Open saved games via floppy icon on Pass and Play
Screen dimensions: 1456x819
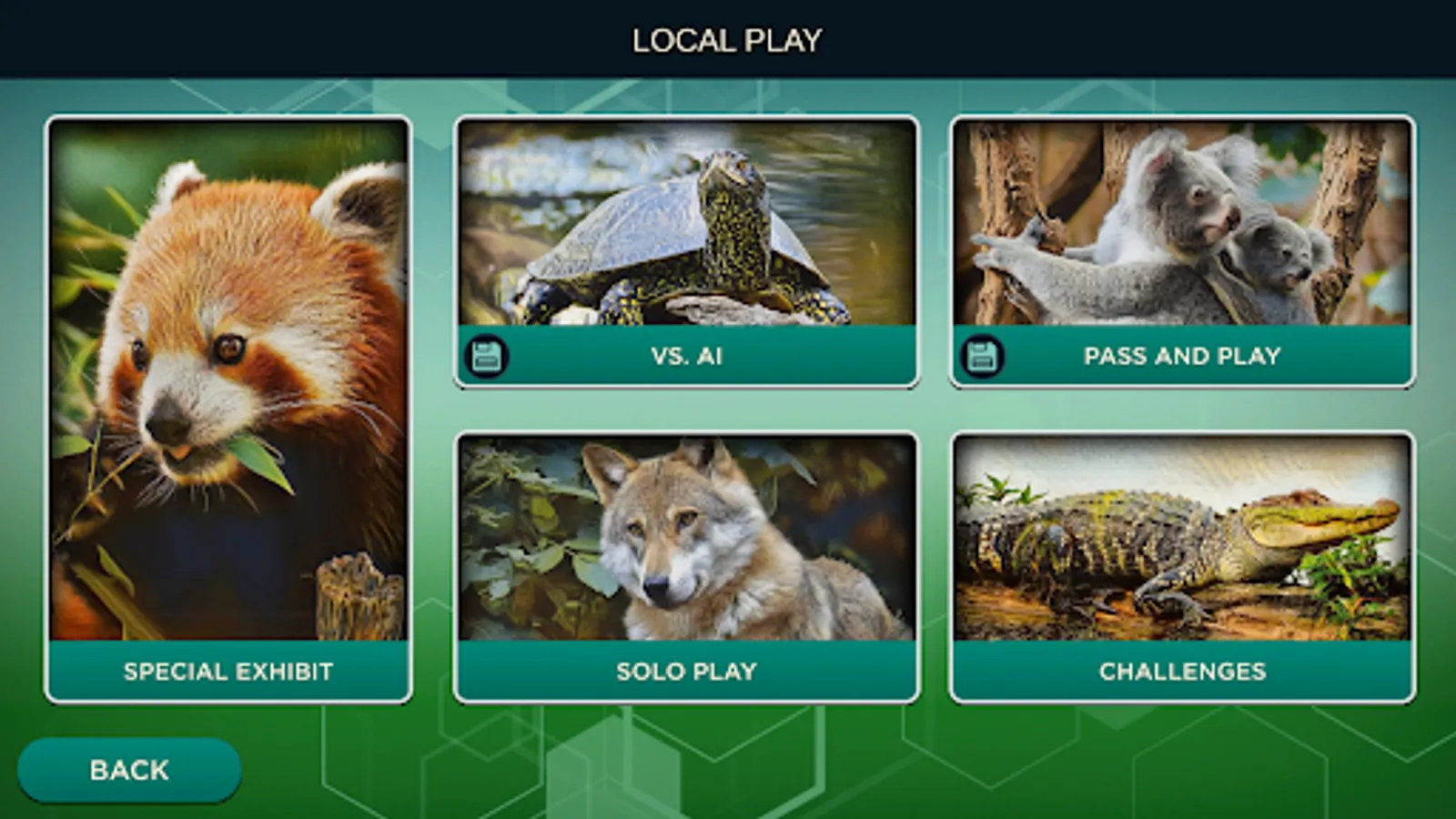pos(982,356)
